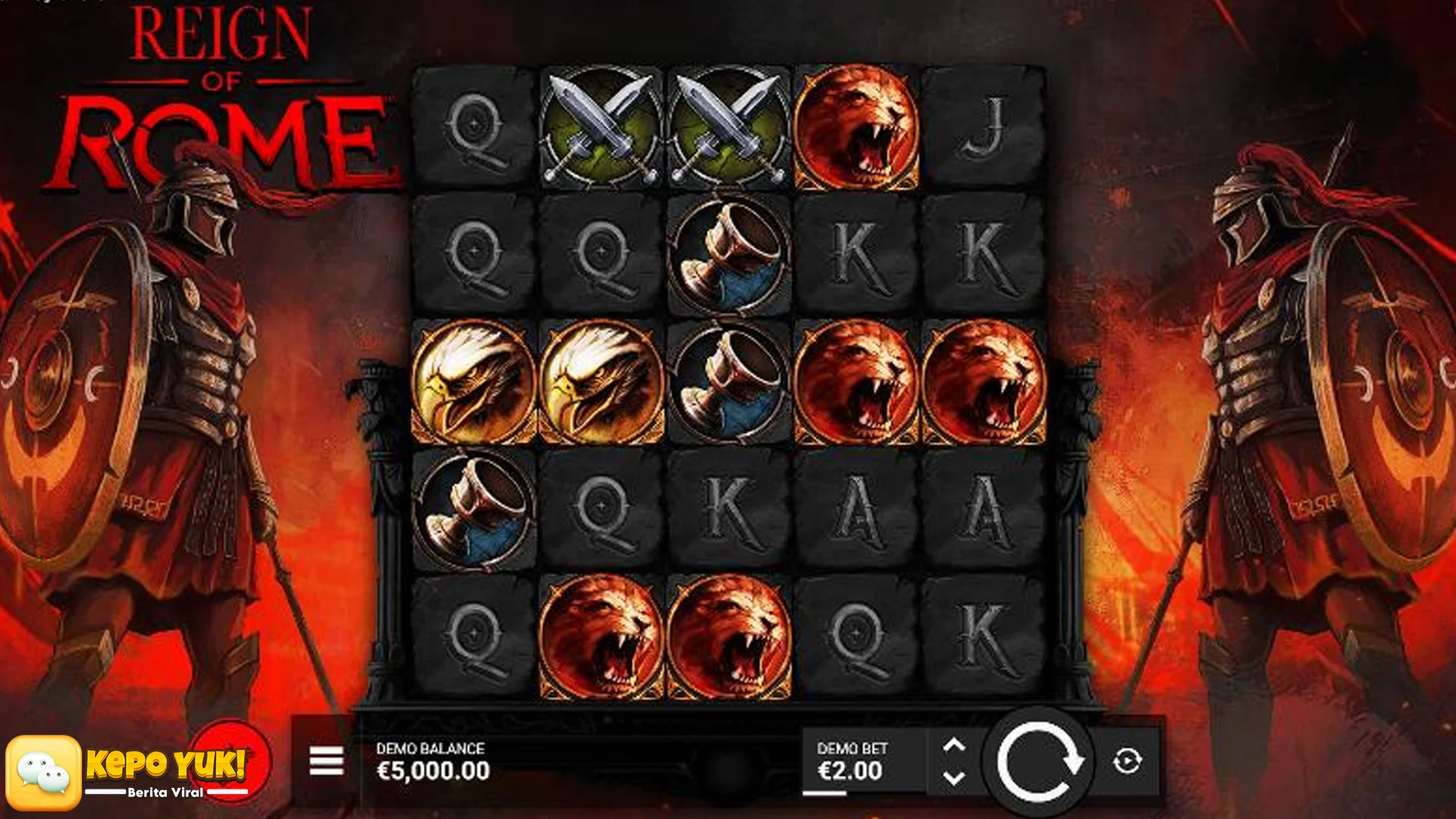
Task: Decrease the bet with the down arrow
Action: [x=954, y=777]
